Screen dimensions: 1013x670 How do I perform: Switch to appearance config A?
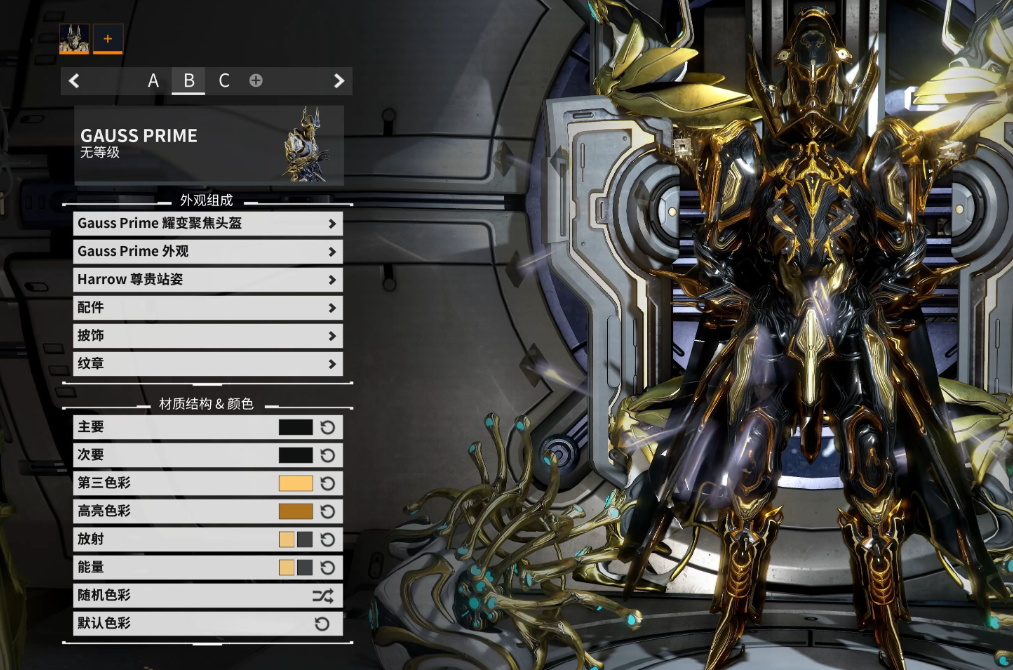tap(153, 81)
